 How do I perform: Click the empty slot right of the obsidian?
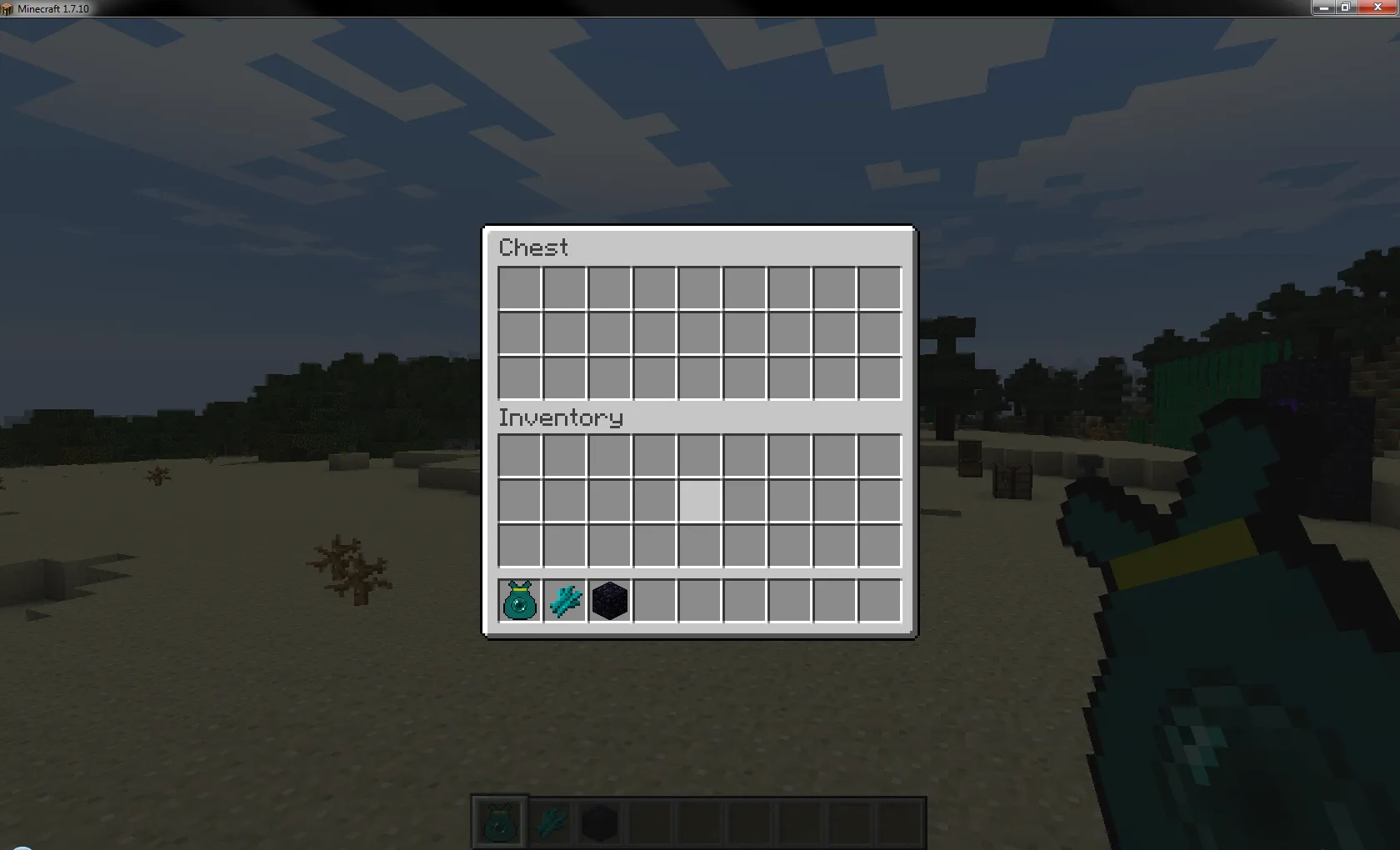[653, 601]
